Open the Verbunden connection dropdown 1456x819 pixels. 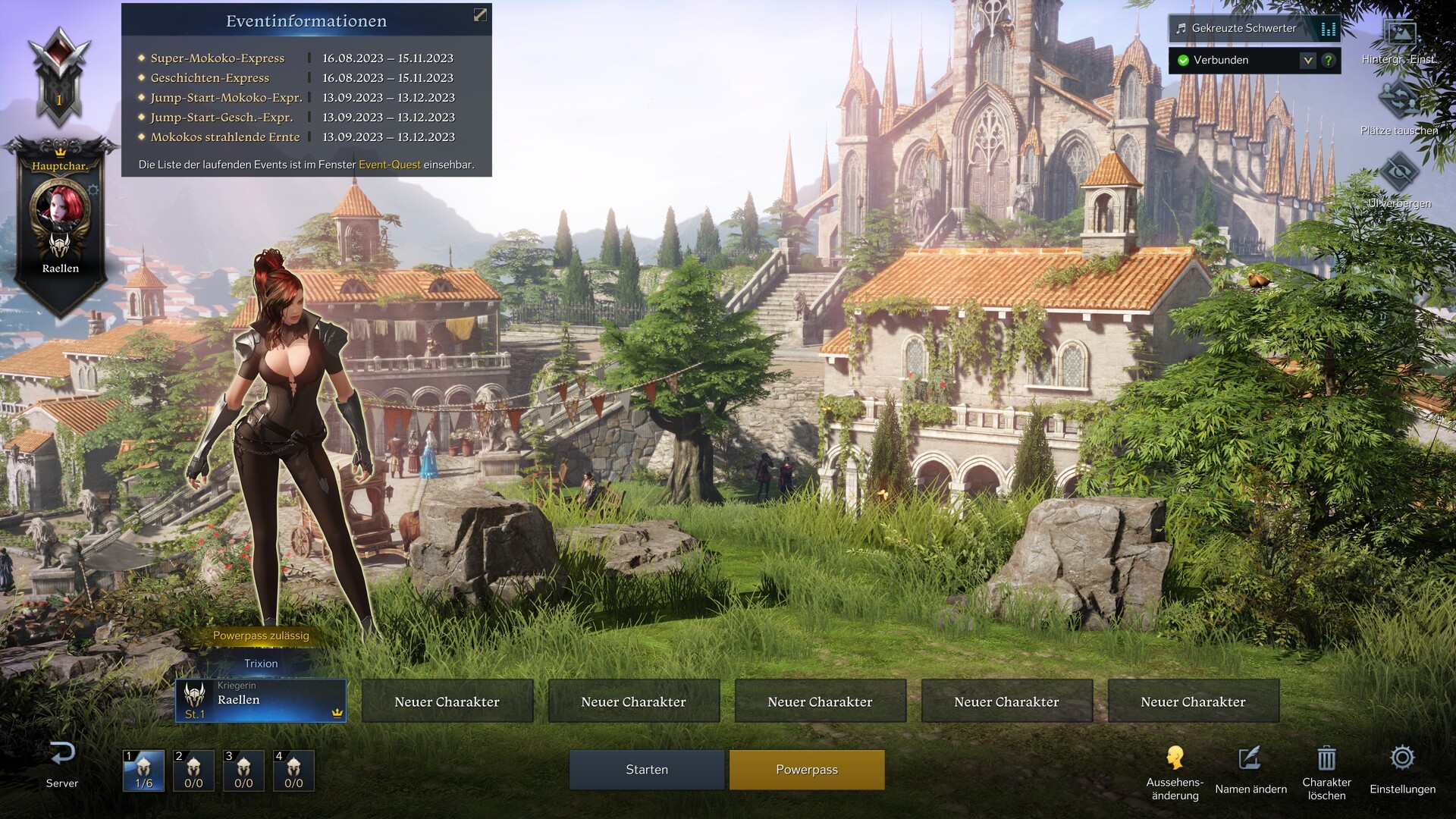click(1307, 60)
